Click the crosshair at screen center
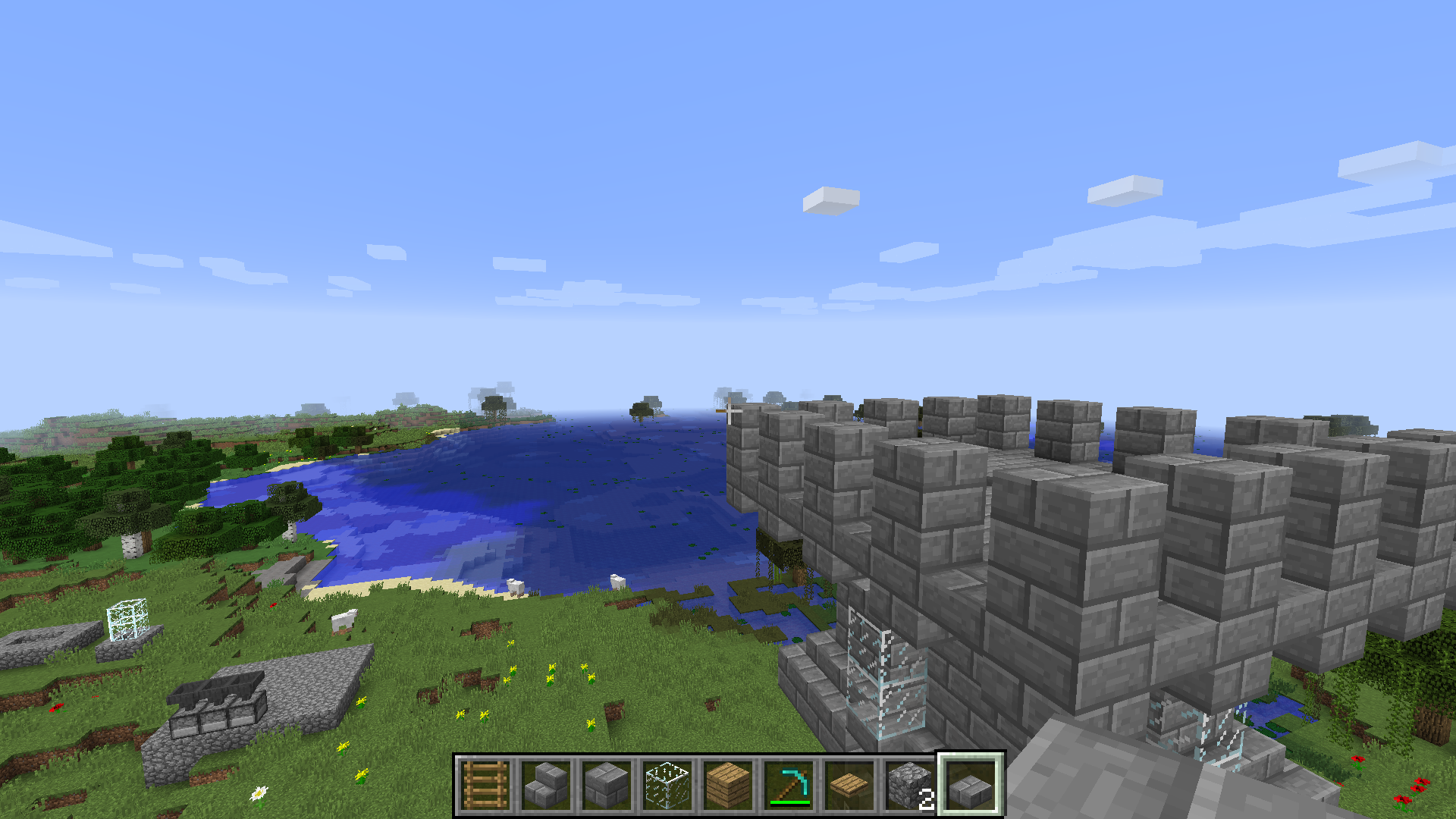Viewport: 1456px width, 819px height. (728, 409)
